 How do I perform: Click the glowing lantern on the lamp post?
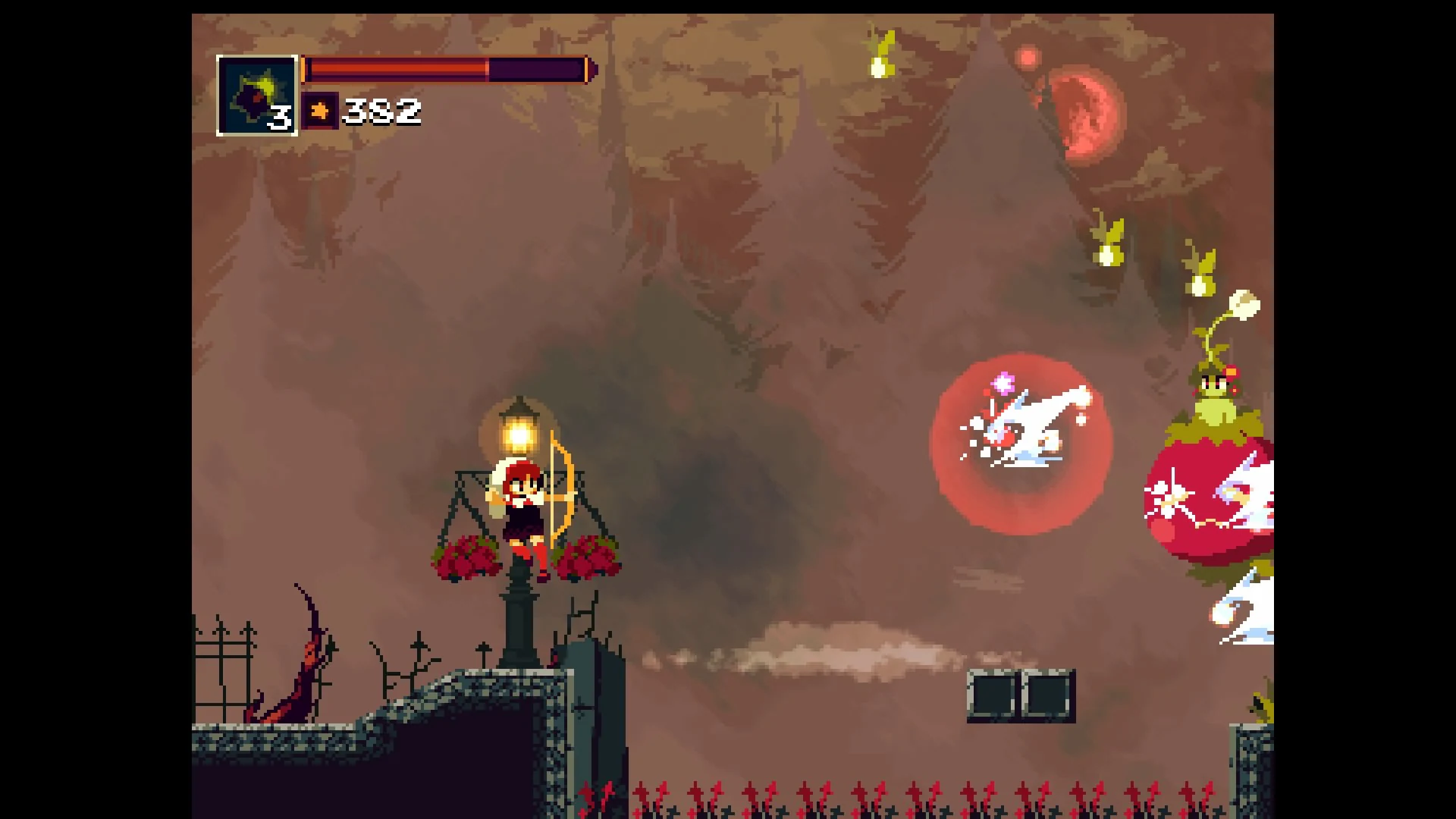click(x=519, y=432)
